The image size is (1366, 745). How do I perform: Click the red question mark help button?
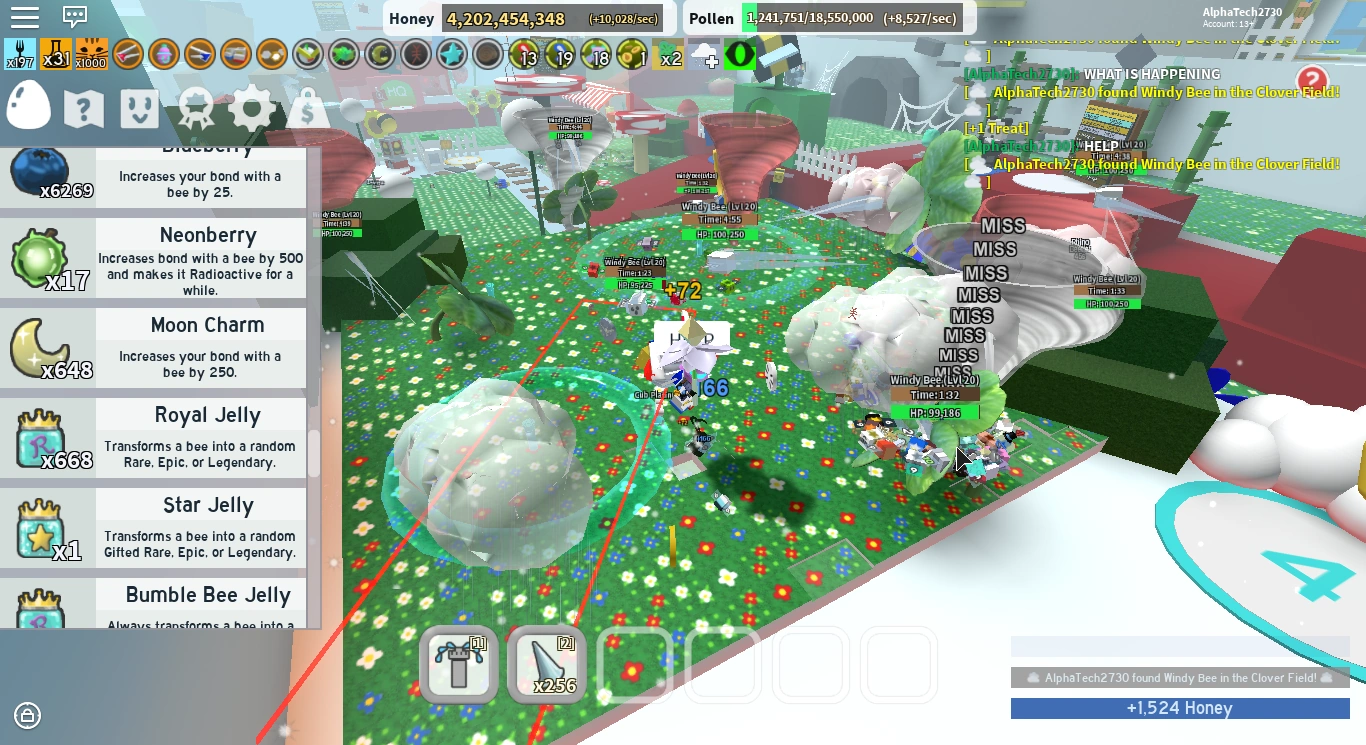tap(1312, 80)
